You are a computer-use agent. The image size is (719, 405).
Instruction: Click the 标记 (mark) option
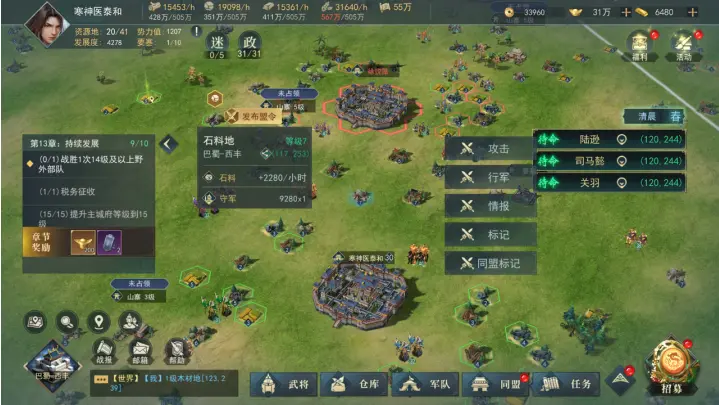[490, 236]
